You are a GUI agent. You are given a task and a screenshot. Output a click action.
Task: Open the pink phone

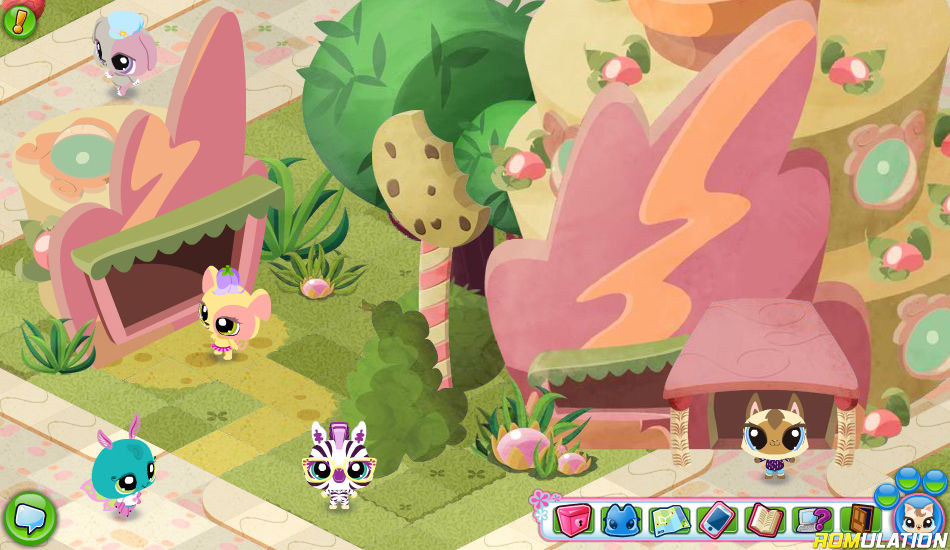point(716,519)
